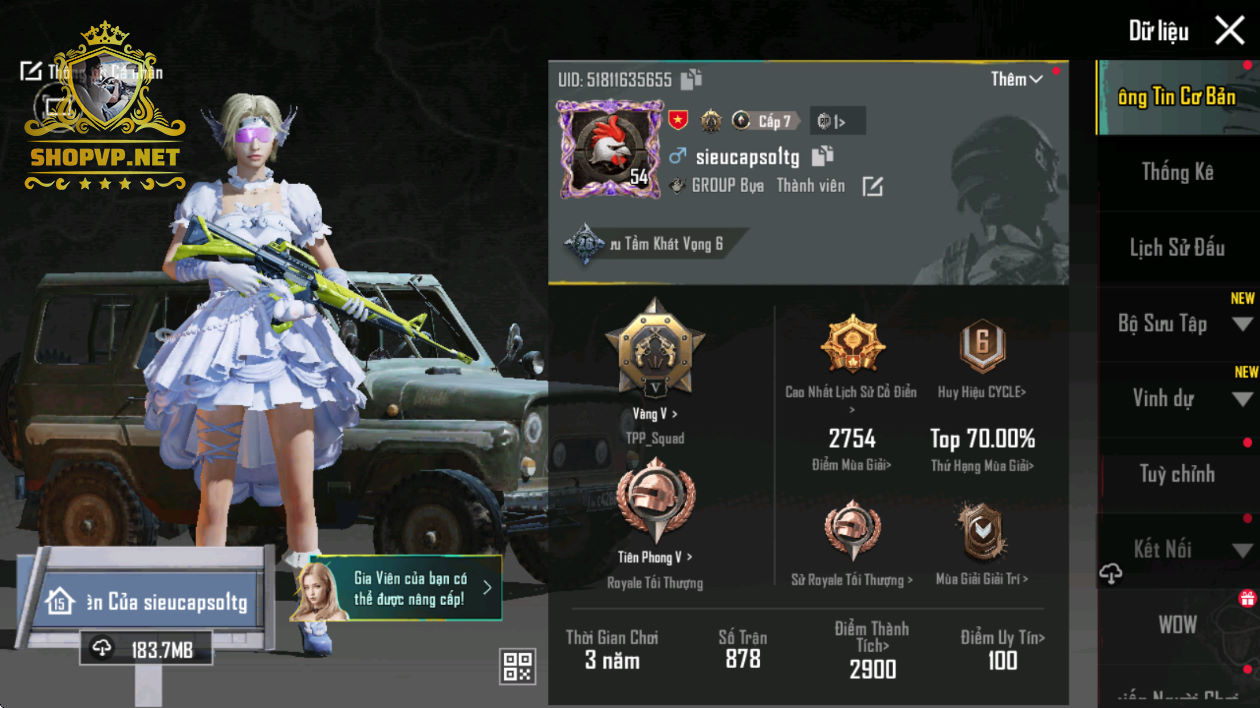
Task: Open the Lịch Sử Đấu tab
Action: click(x=1177, y=248)
